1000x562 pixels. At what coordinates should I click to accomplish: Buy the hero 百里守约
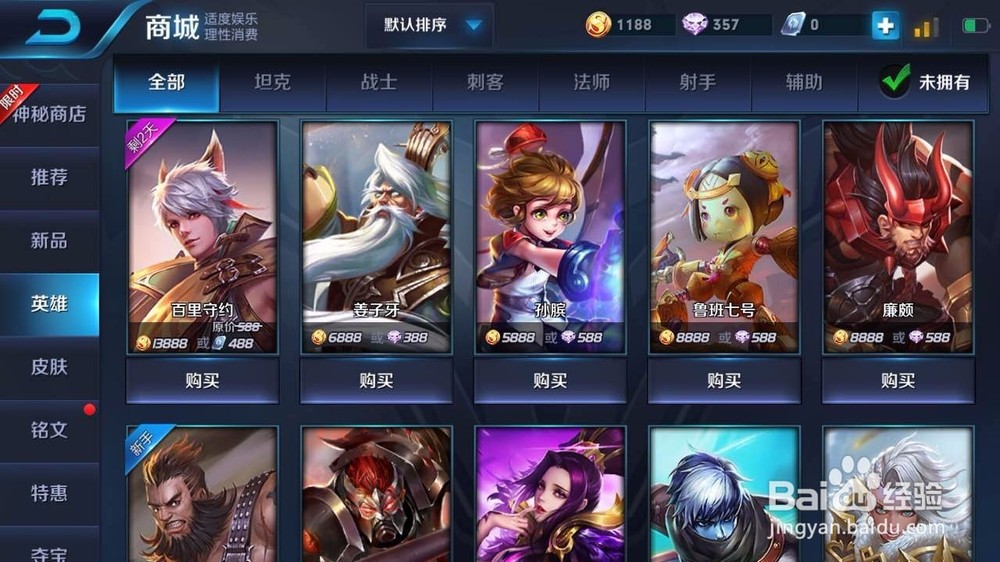click(x=202, y=381)
